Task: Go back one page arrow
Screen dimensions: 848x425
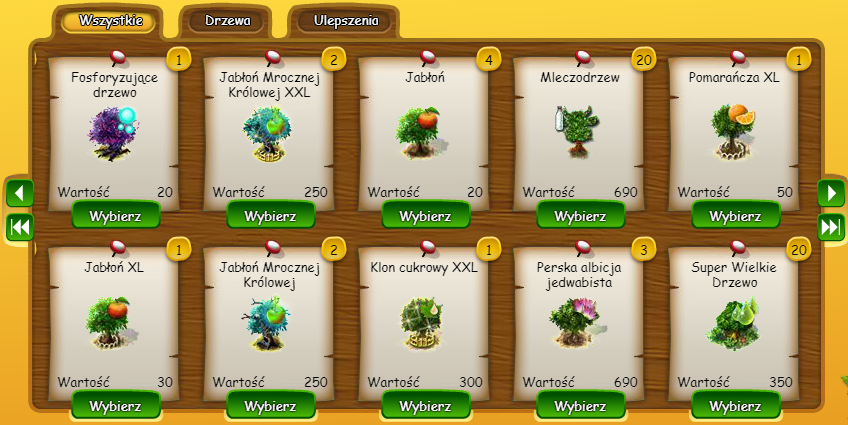Action: [x=20, y=192]
